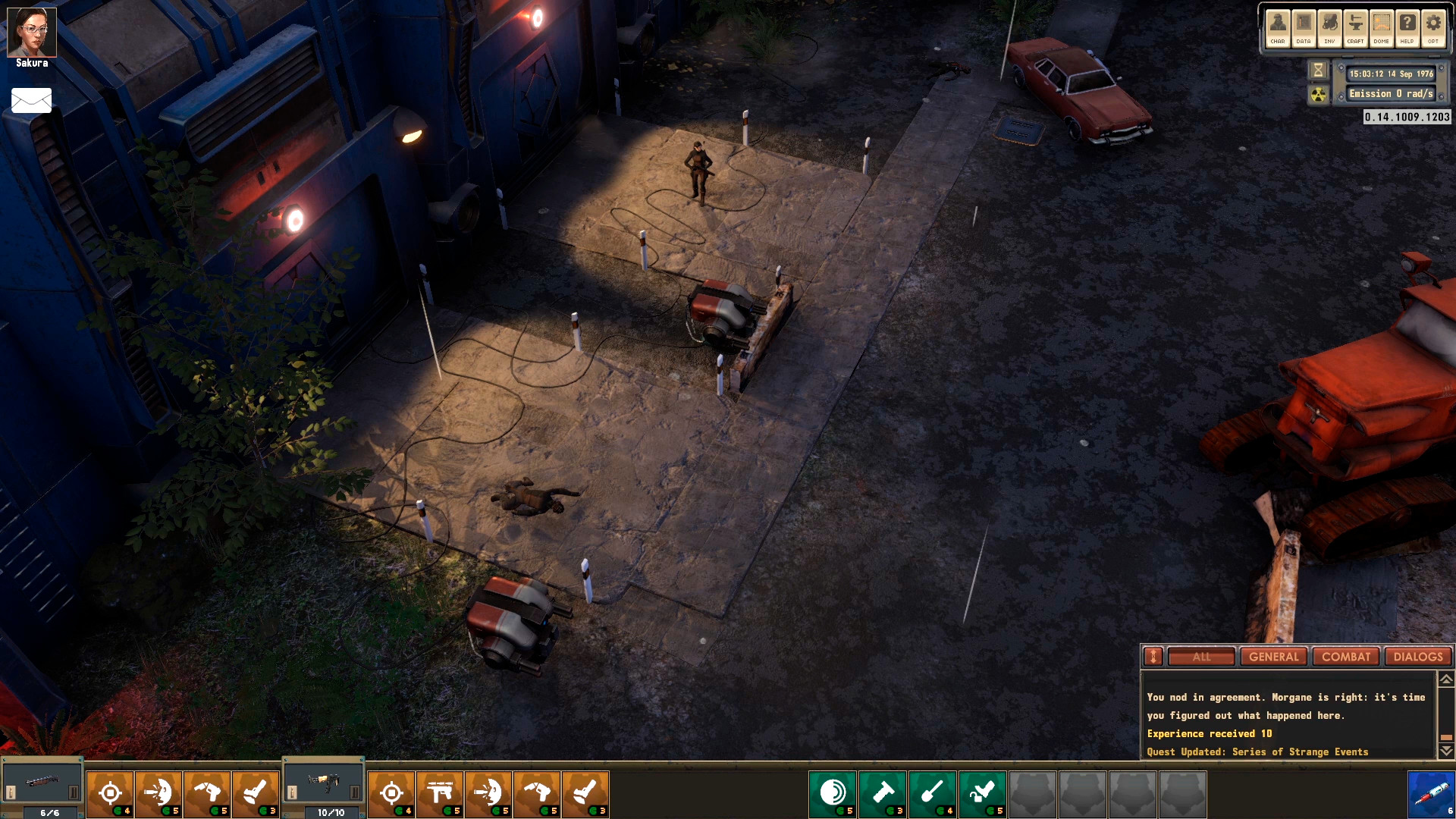Screen dimensions: 1456x819
Task: Open the OPT gear options
Action: [x=1432, y=28]
